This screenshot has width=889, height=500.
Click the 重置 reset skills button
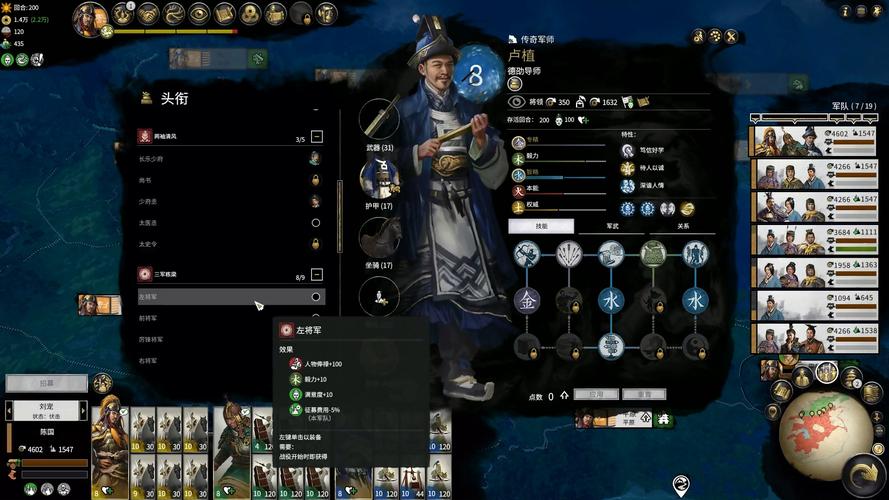click(x=644, y=395)
